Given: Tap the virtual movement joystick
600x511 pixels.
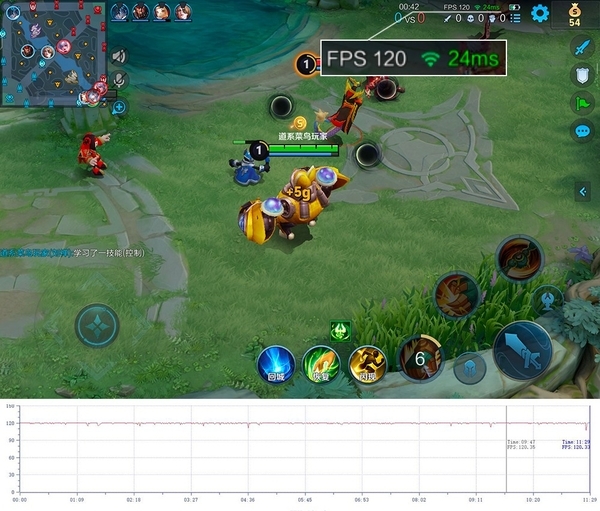Looking at the screenshot, I should coord(97,325).
